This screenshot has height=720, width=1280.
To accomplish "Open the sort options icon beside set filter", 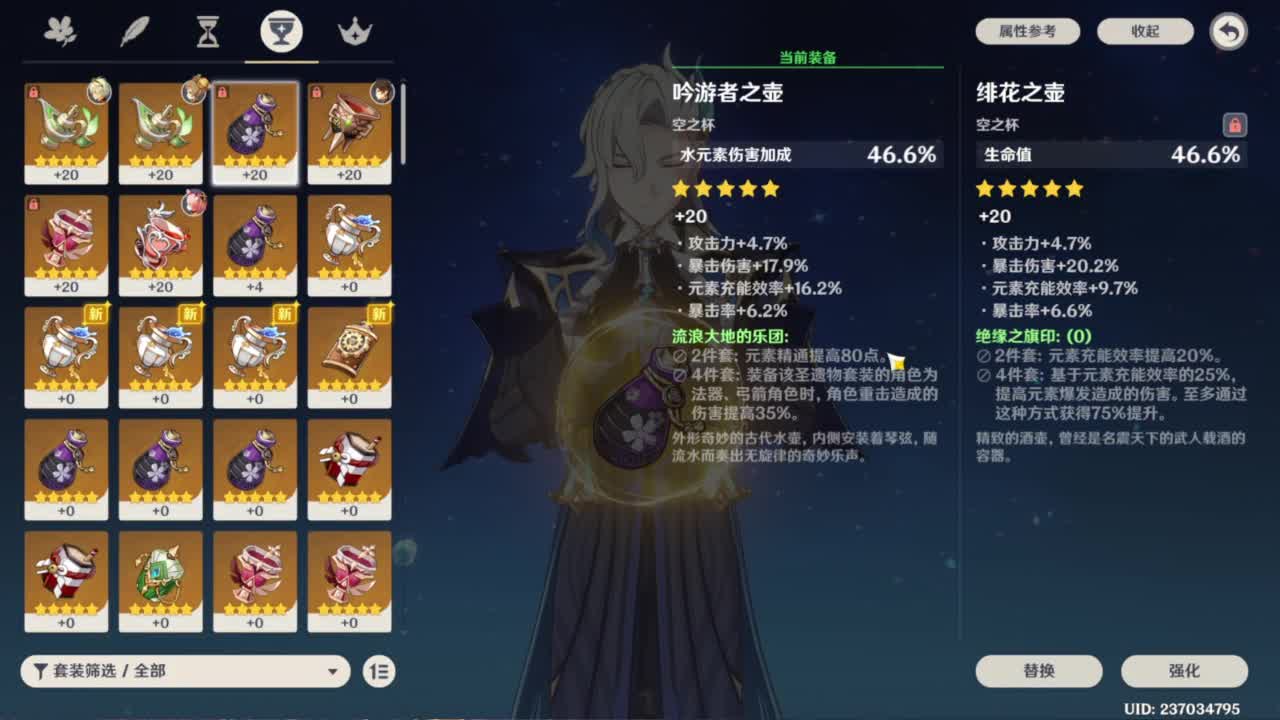I will (x=380, y=671).
